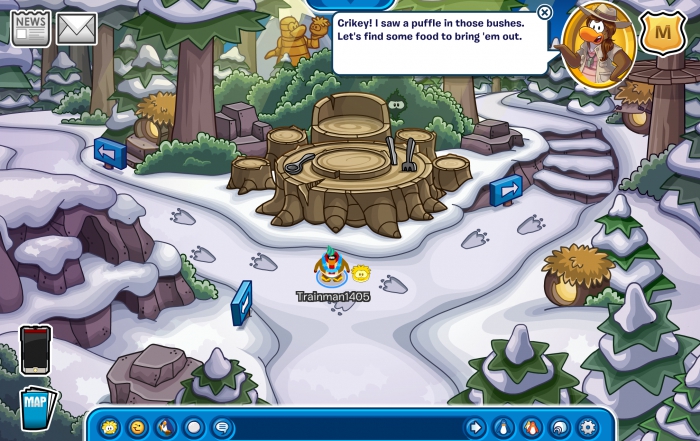Click the explorer guide penguin portrait

coord(598,43)
